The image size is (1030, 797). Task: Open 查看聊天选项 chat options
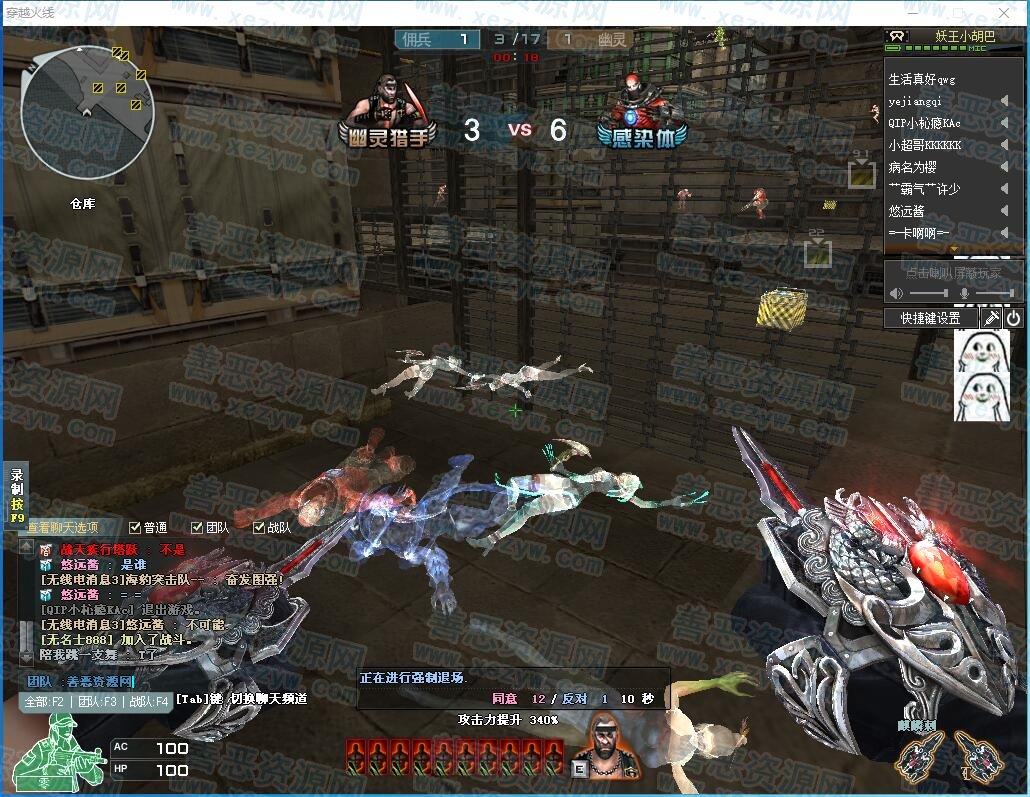click(x=63, y=527)
